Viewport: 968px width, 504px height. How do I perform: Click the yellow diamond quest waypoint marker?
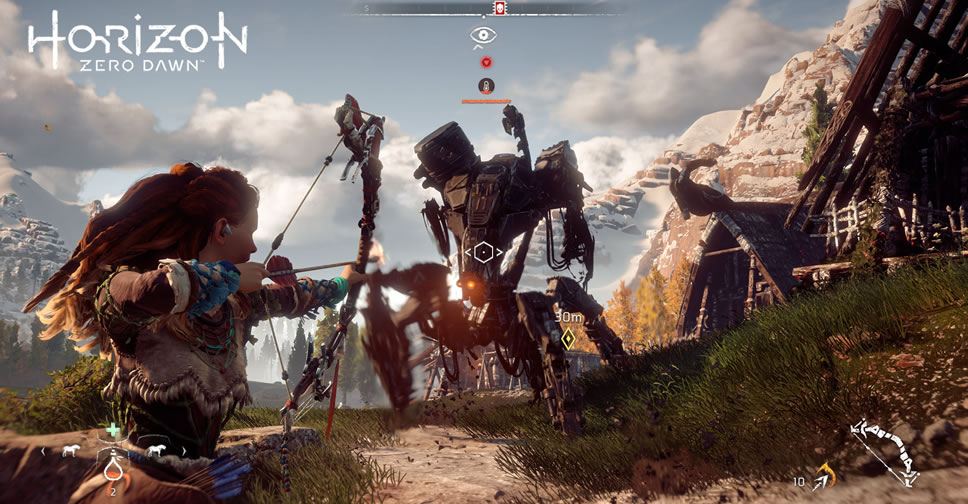click(x=568, y=339)
